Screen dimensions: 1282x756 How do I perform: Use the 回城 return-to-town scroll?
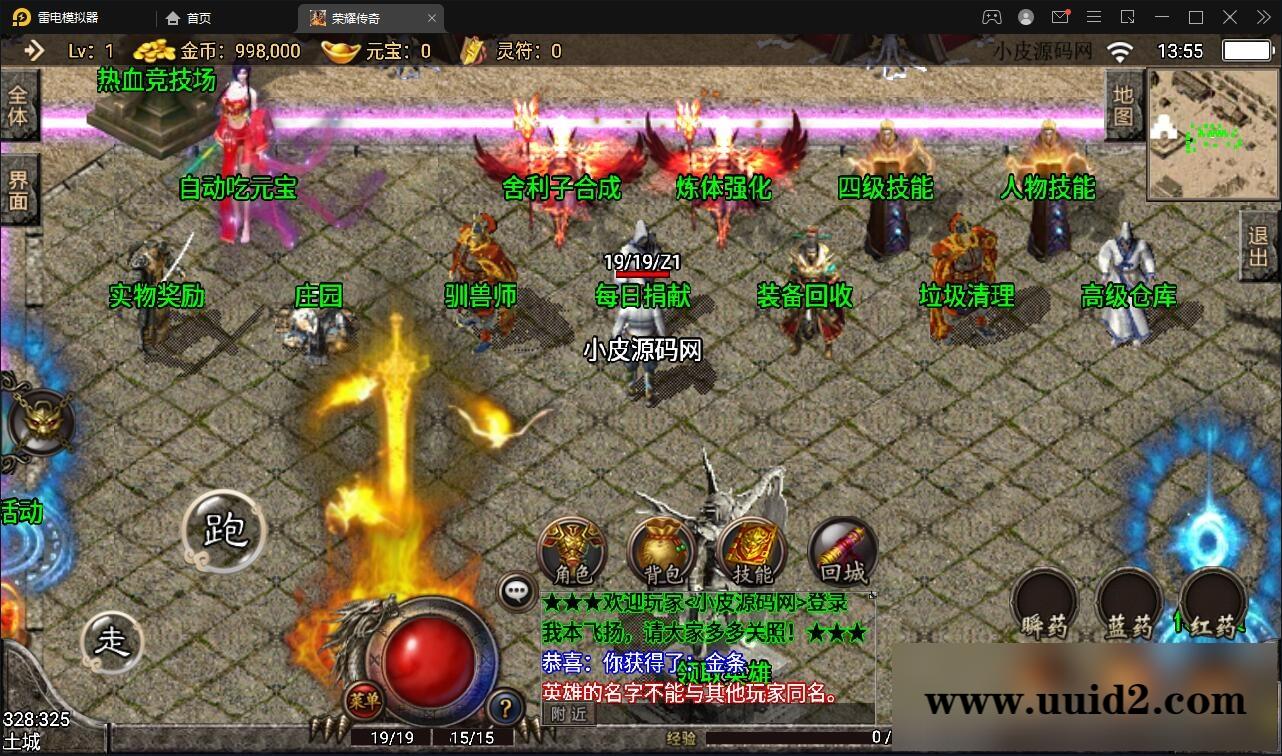click(842, 551)
